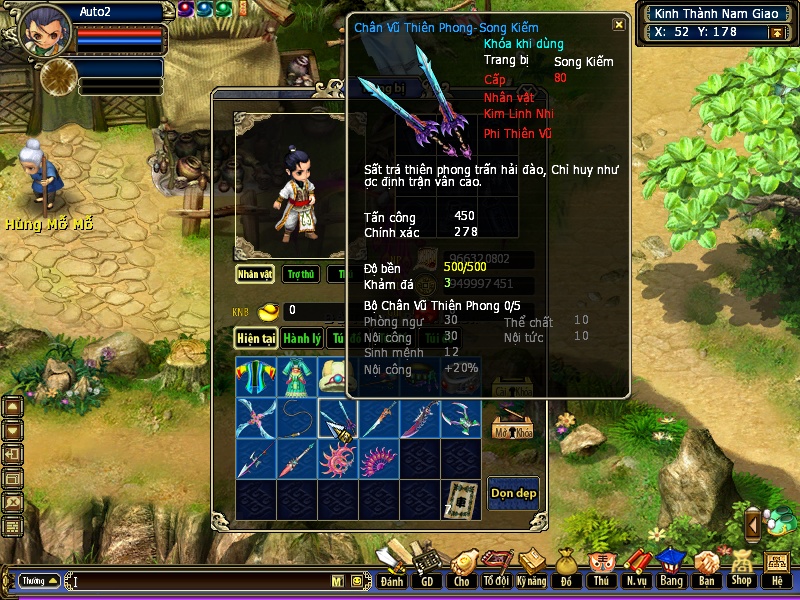Pick the pink spiked ring weapon slot
Screen dimensions: 800x600
[x=337, y=460]
